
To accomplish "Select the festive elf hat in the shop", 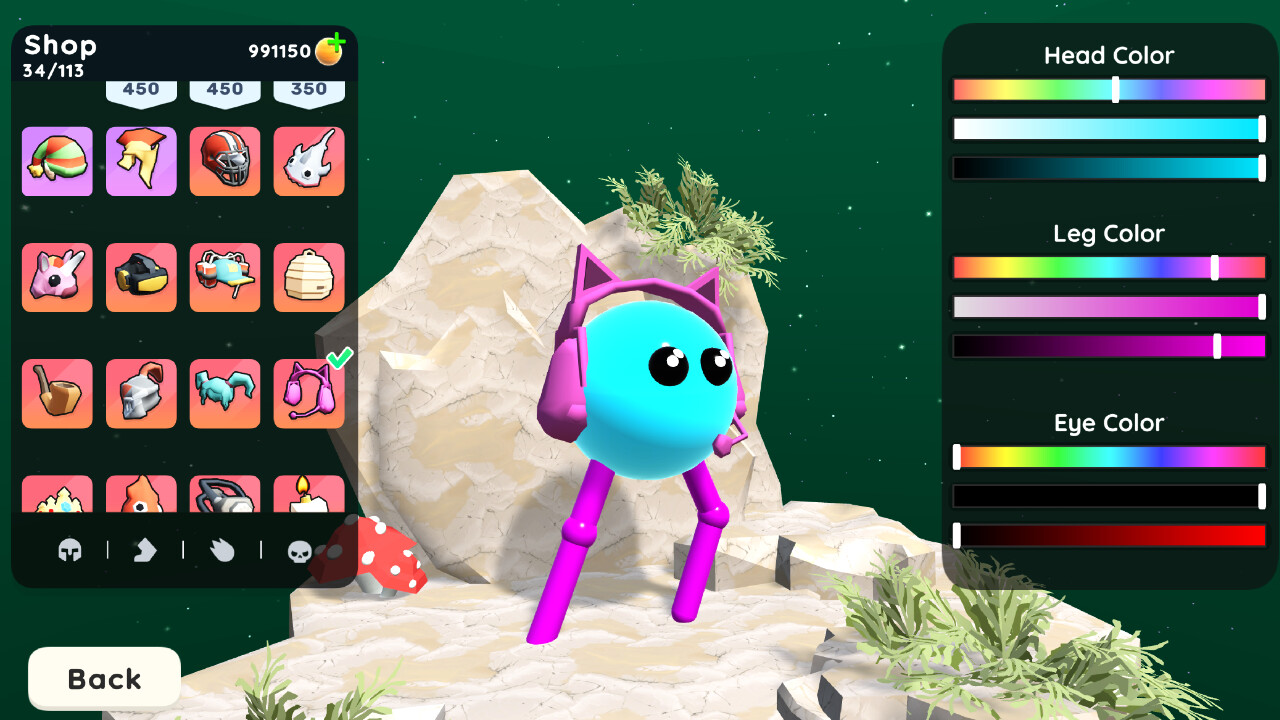I will coord(57,161).
